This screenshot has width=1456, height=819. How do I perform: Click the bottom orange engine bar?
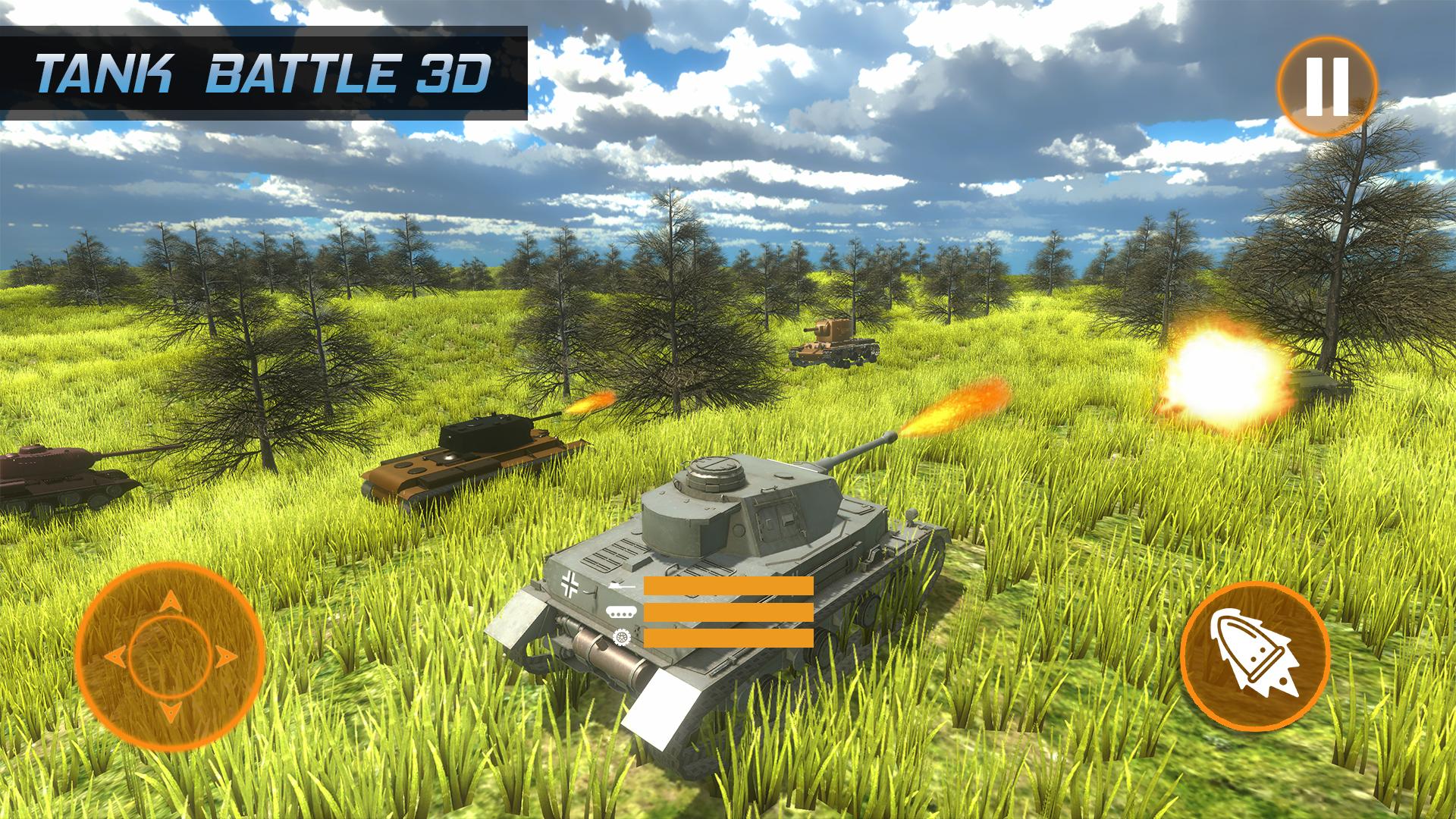pos(728,638)
